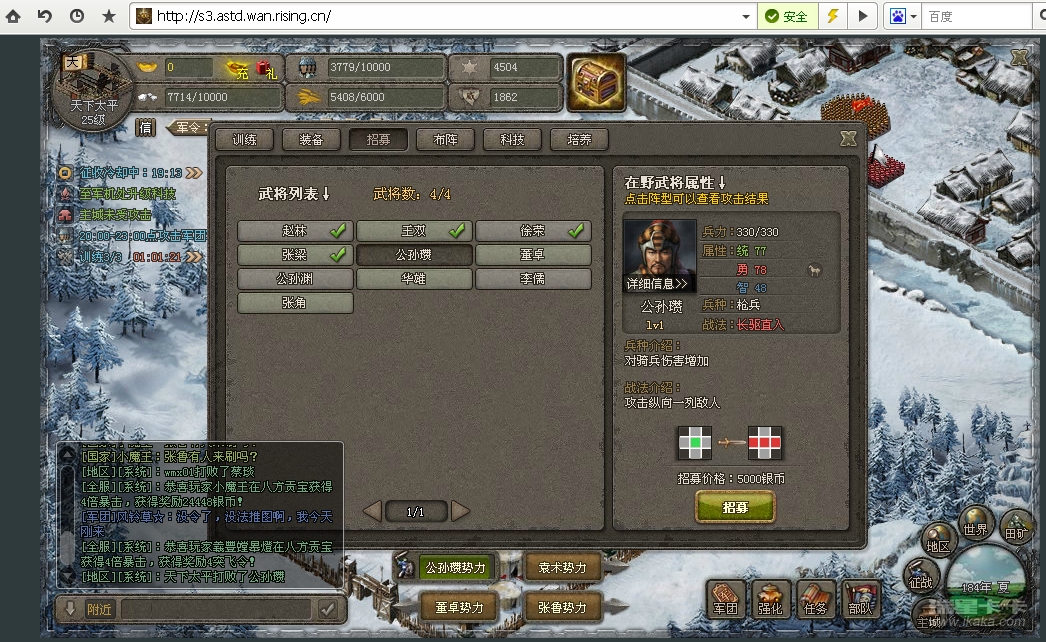Open the 强化 enhancement menu

770,599
